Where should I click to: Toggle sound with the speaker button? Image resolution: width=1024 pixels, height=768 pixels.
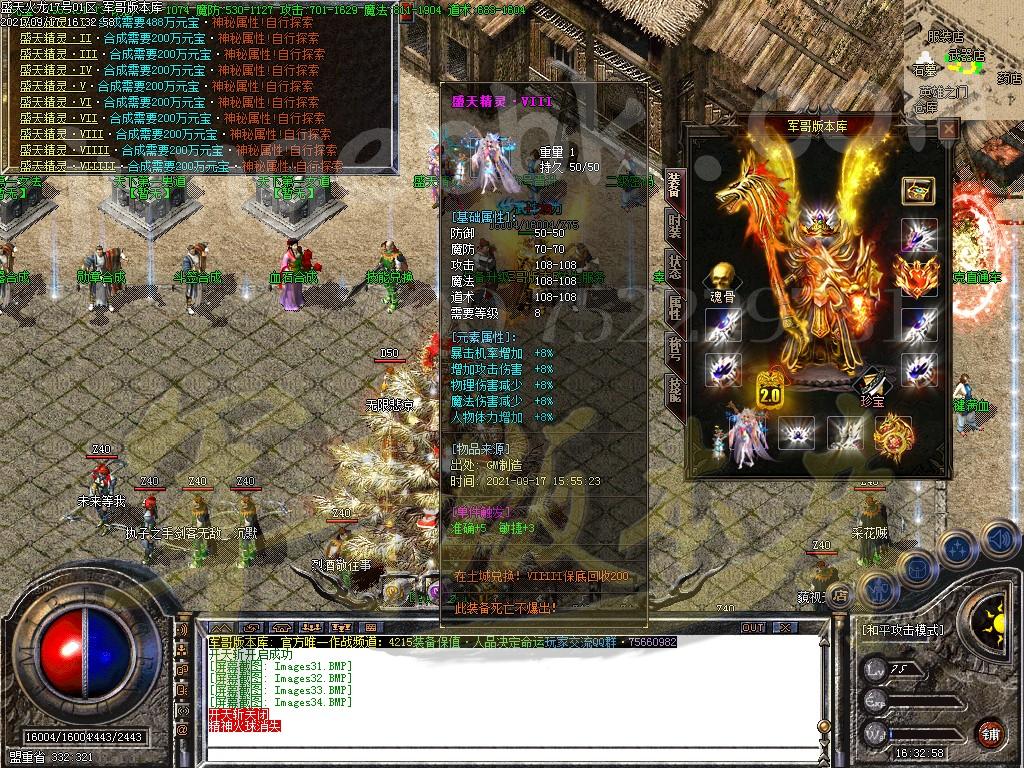pyautogui.click(x=999, y=540)
